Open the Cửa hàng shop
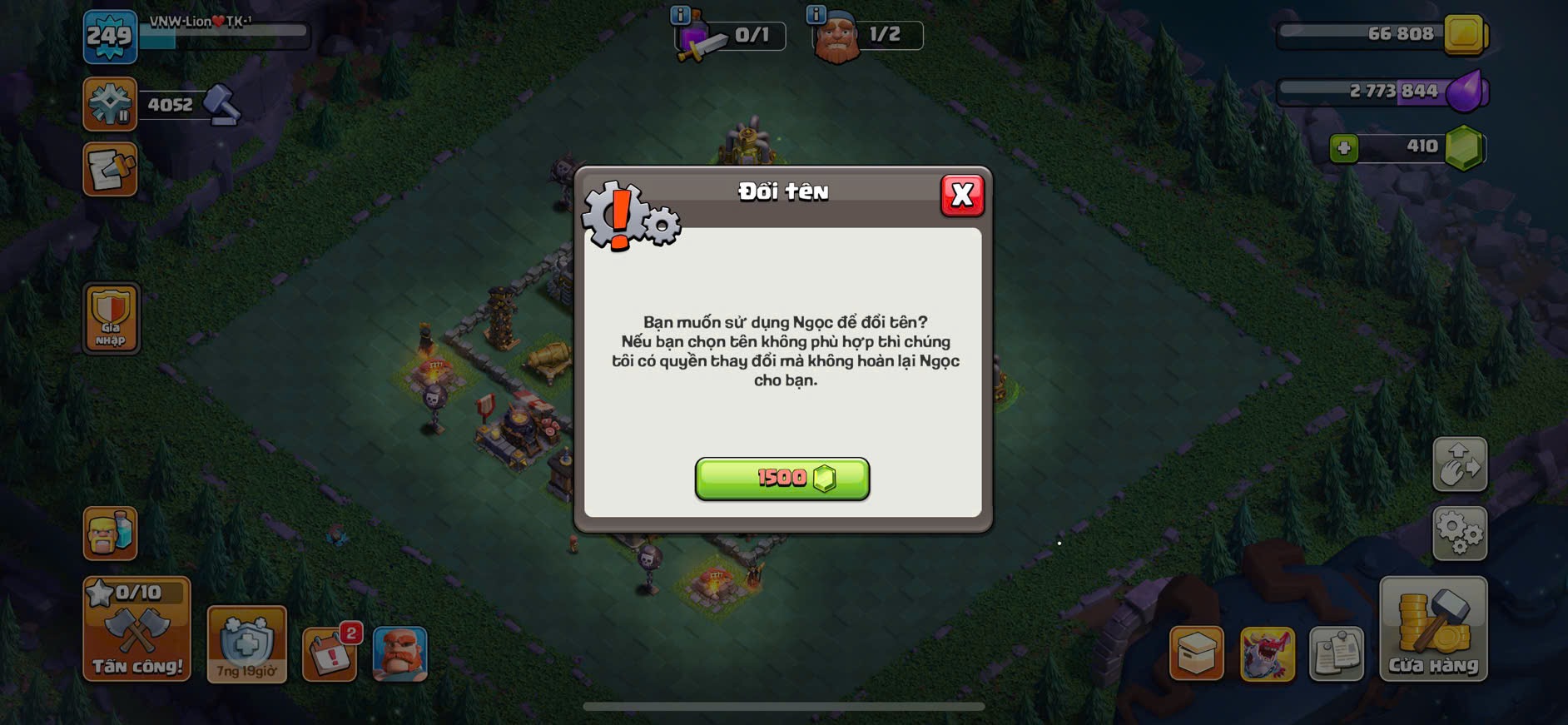Viewport: 1568px width, 725px height. coord(1432,630)
